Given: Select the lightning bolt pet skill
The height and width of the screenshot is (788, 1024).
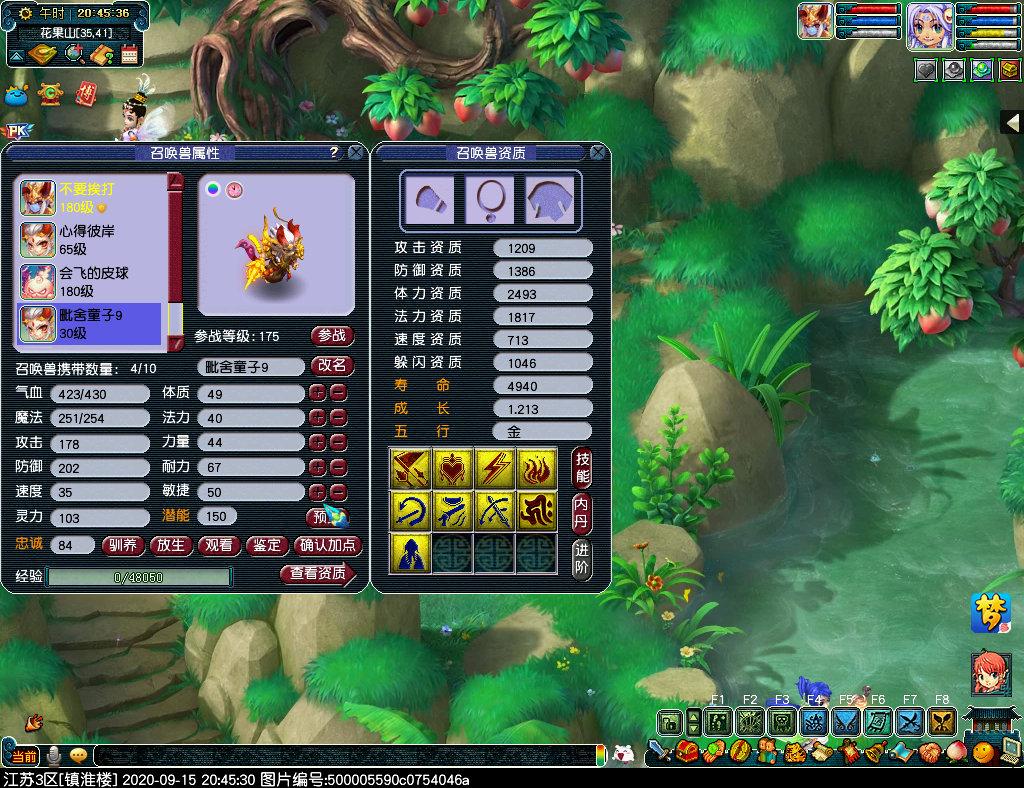Looking at the screenshot, I should pyautogui.click(x=494, y=468).
